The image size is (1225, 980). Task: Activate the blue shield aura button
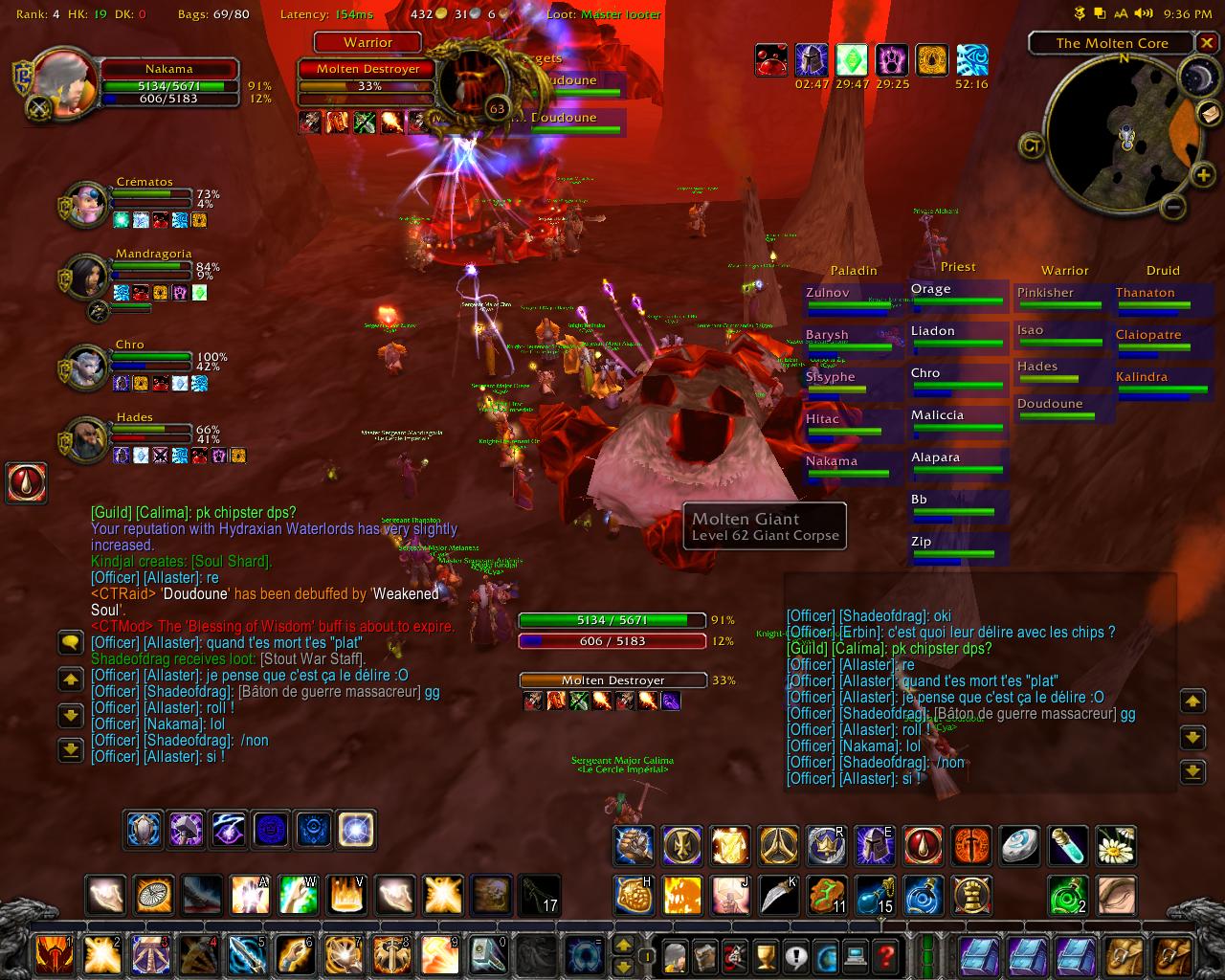coord(145,829)
